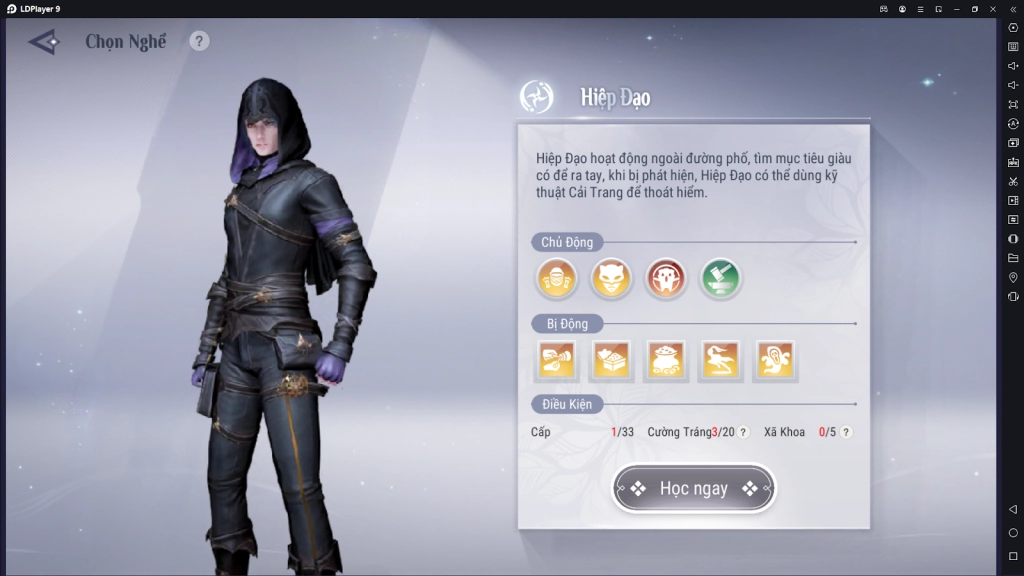Show the Xã Khoa requirement help

tap(846, 432)
